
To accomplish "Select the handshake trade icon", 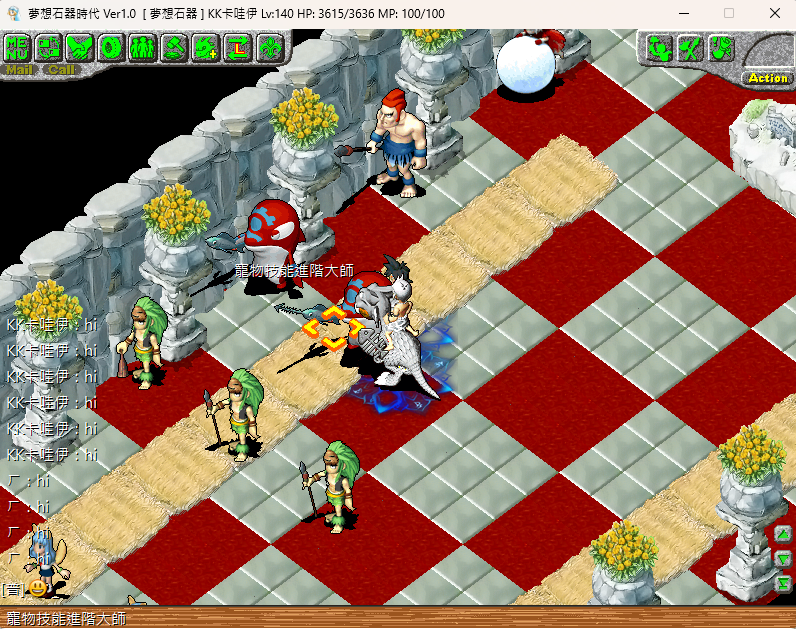I will (x=80, y=46).
